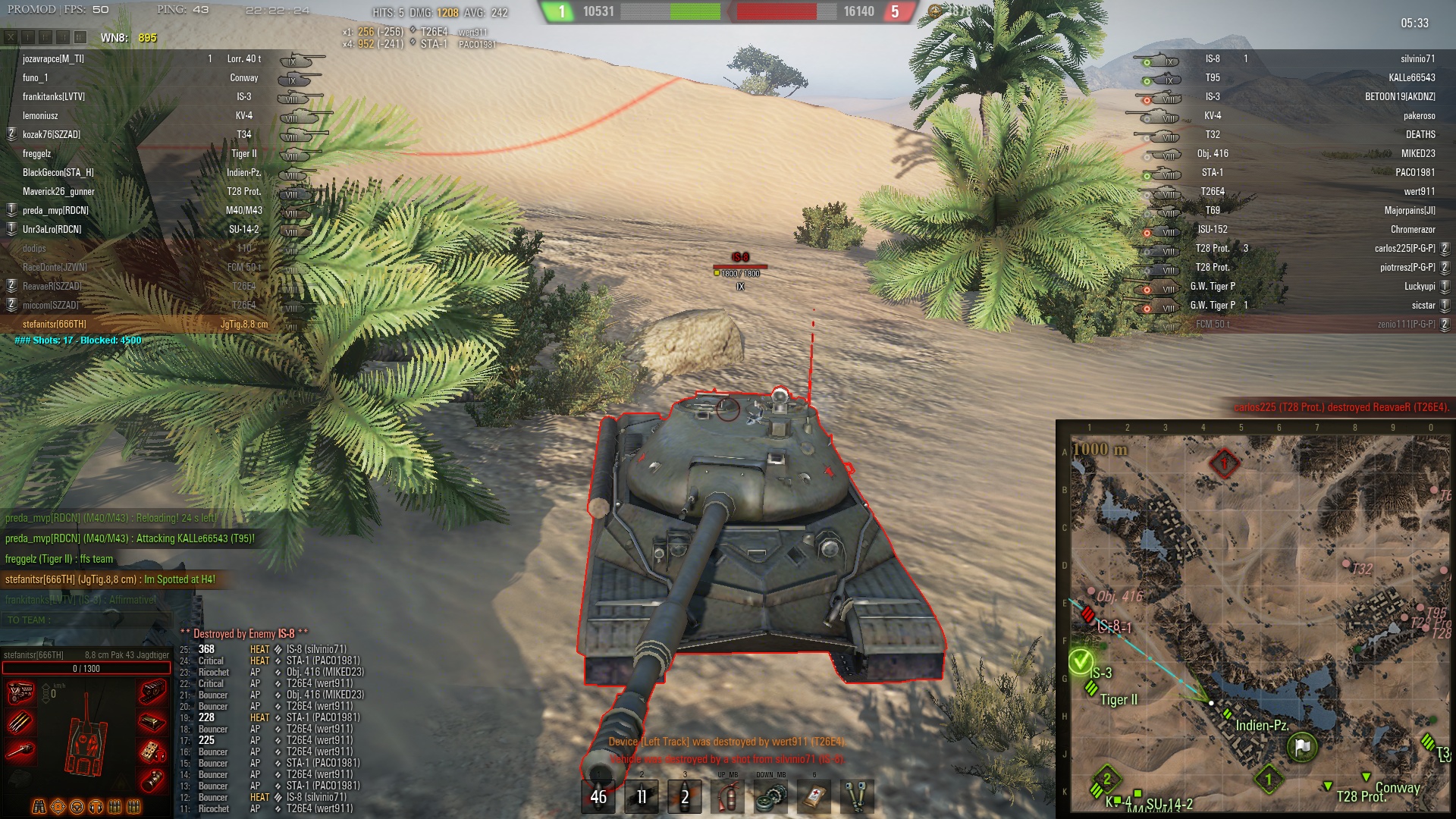This screenshot has height=819, width=1456.
Task: Click the radio module icon with headphones
Action: coord(152,752)
